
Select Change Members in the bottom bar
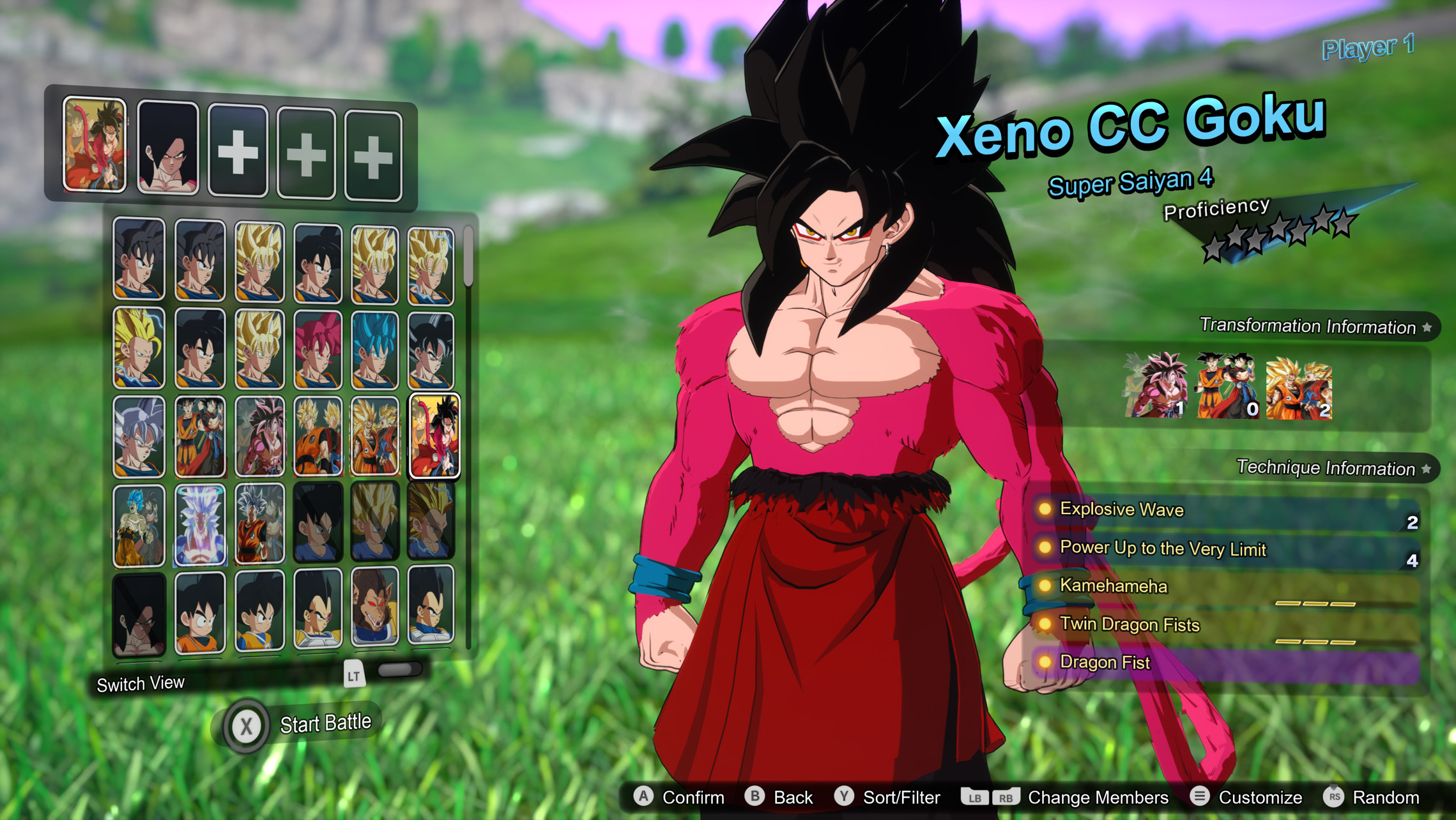1099,796
